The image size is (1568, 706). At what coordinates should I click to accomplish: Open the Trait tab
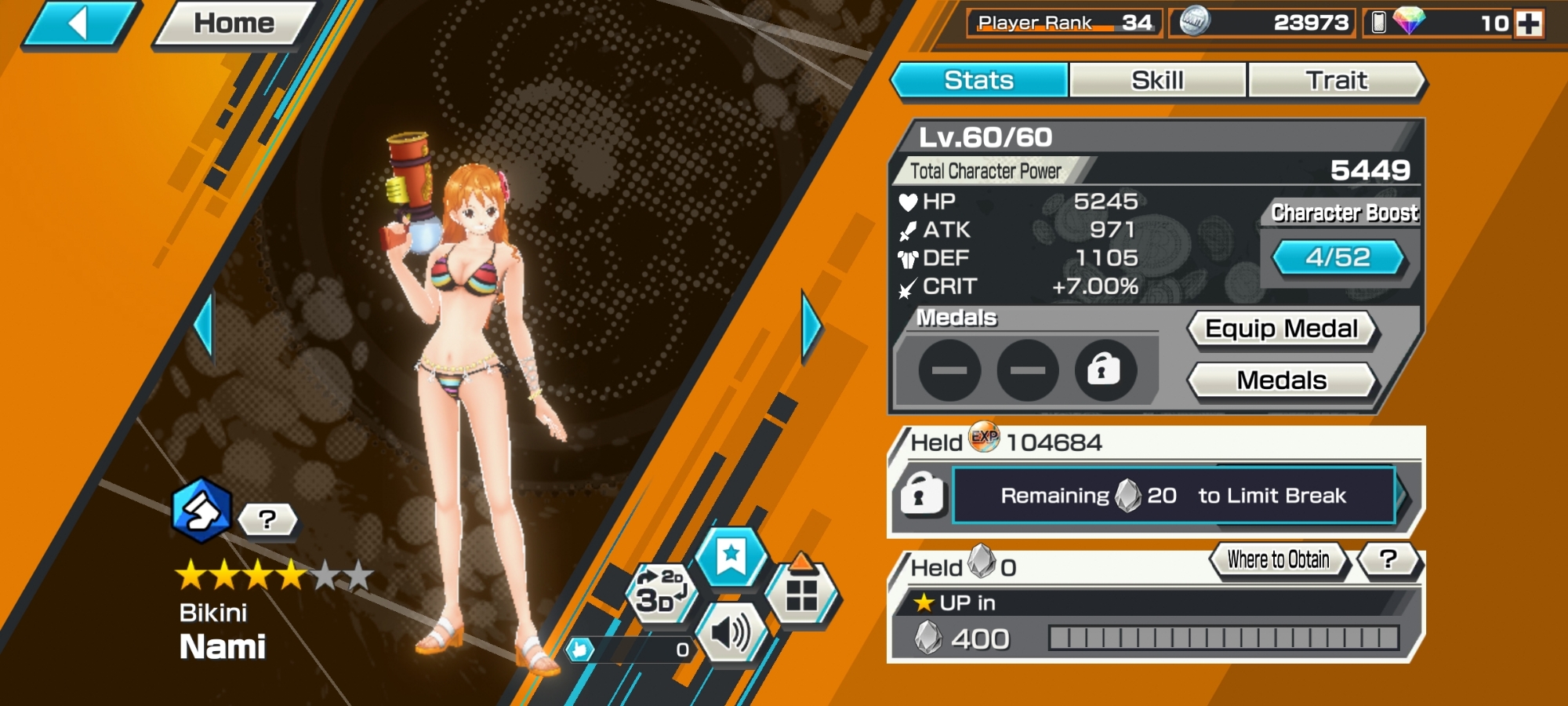pyautogui.click(x=1336, y=80)
